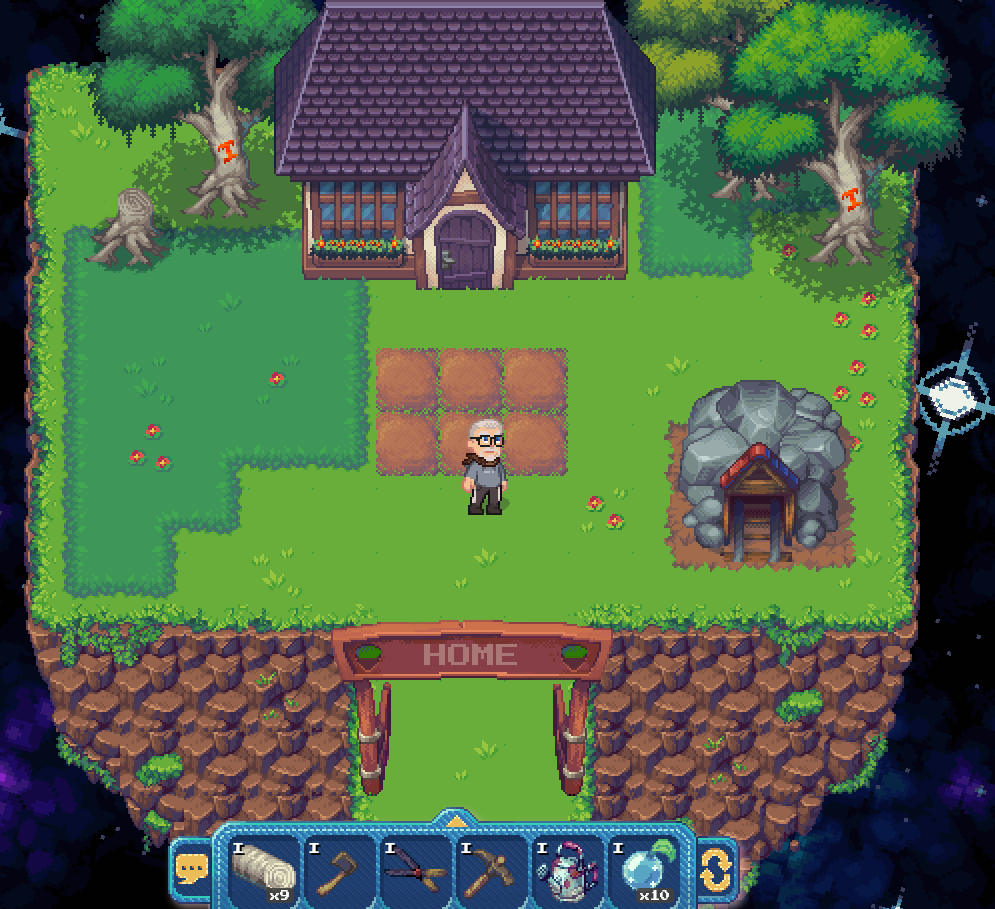Expand the hotbar with the up arrow
995x909 pixels.
pyautogui.click(x=455, y=822)
